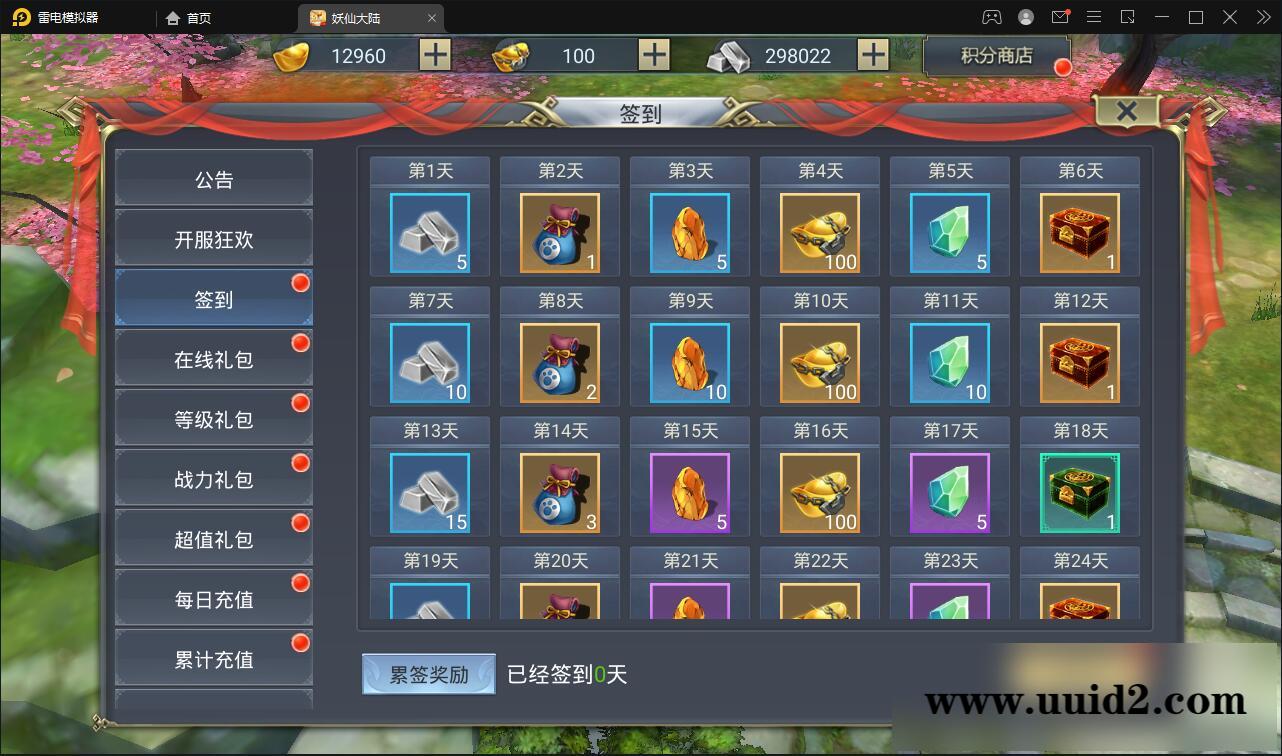Open the LDPlayer hamburger menu

pos(1094,17)
